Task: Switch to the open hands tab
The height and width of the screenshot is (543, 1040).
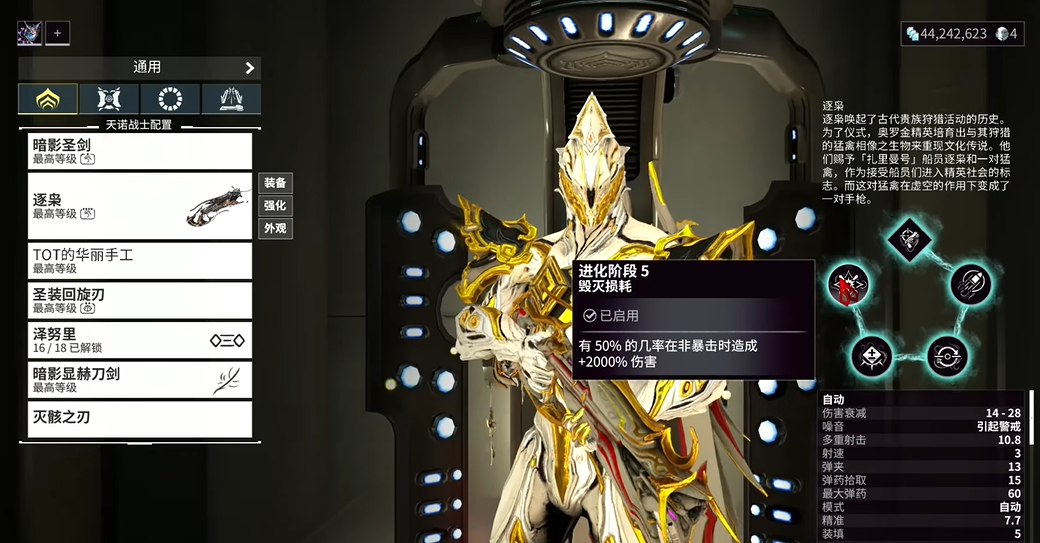Action: (x=231, y=99)
